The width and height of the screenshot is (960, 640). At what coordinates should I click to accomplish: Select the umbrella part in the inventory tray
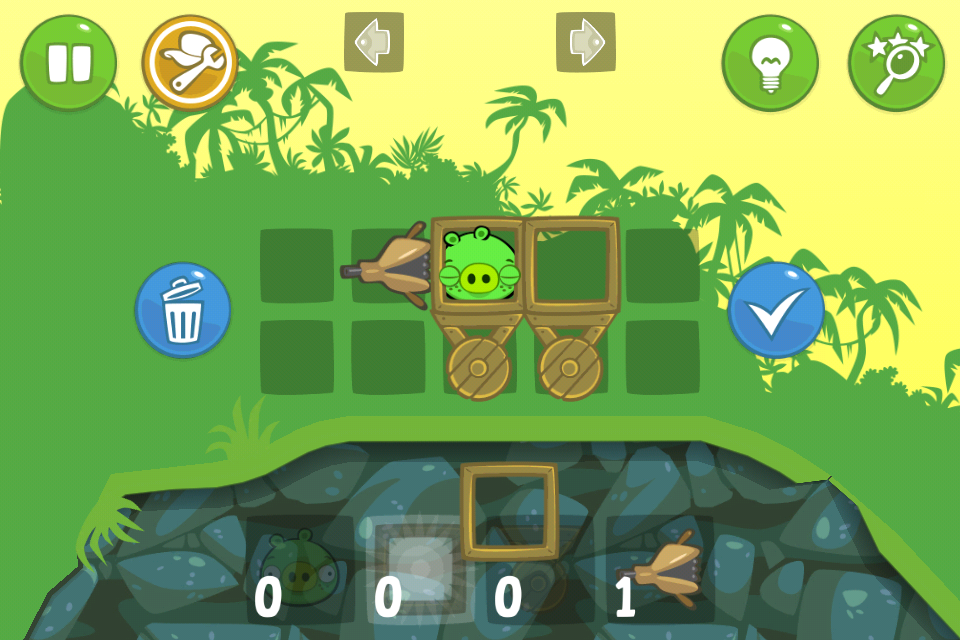click(664, 570)
